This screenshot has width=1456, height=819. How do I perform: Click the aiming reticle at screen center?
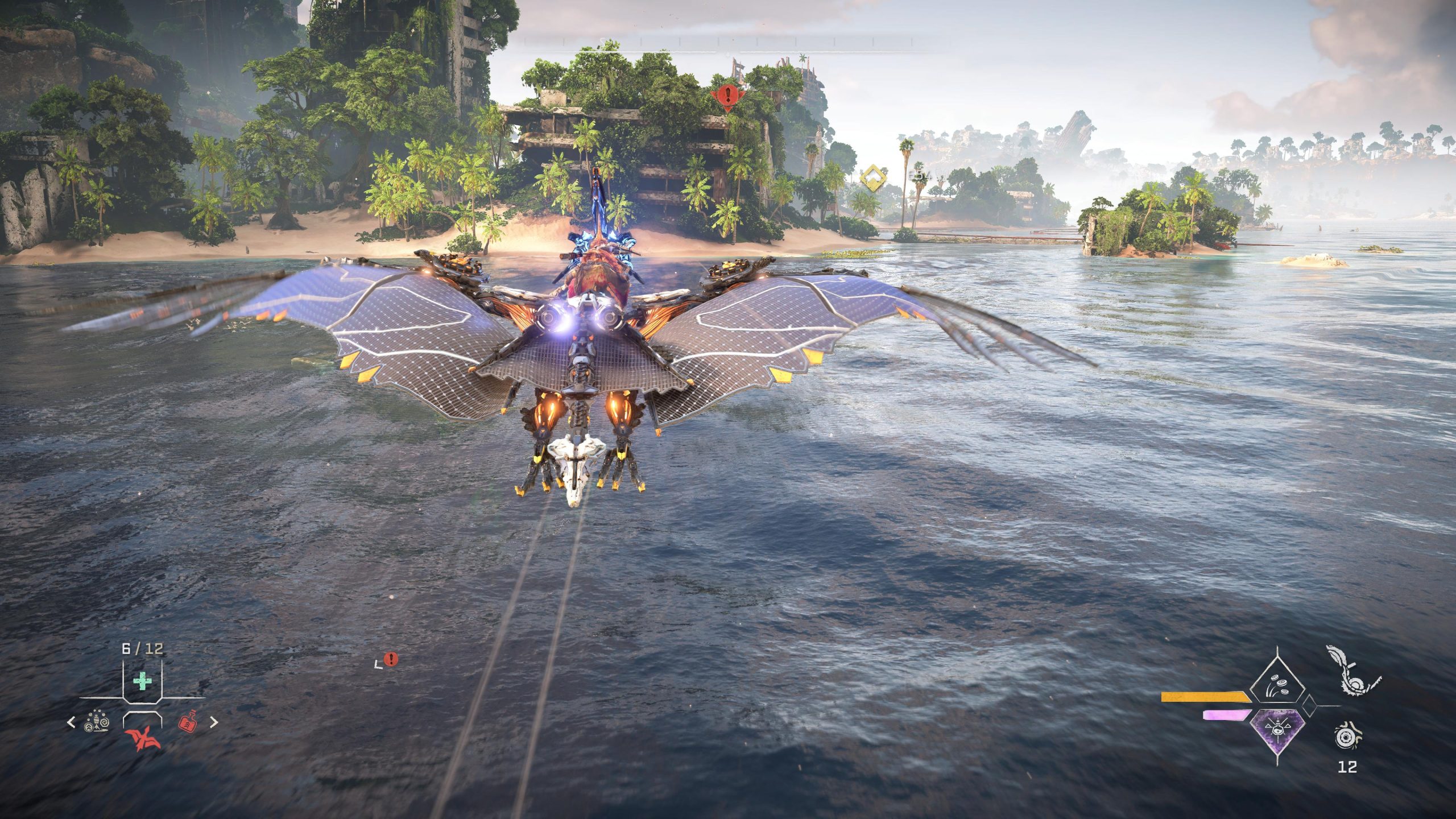728,409
